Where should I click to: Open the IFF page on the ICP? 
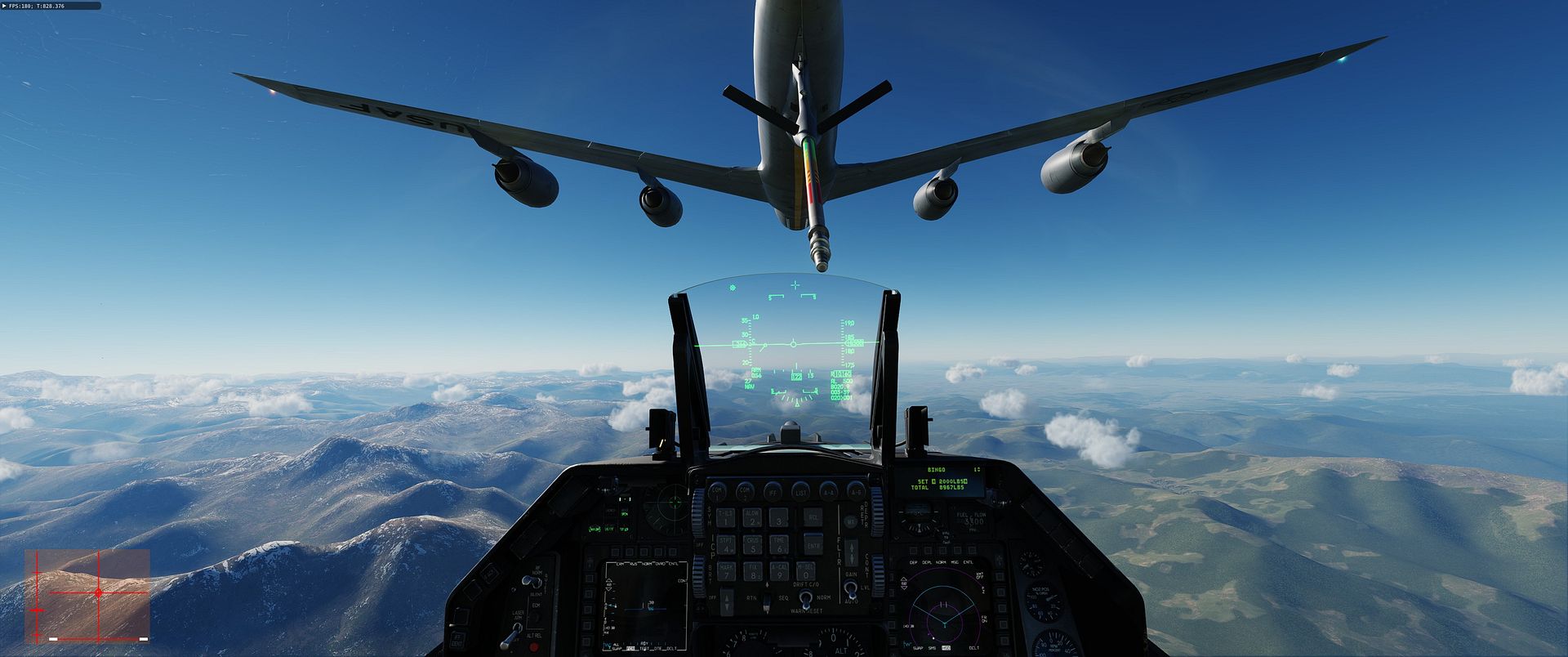773,492
